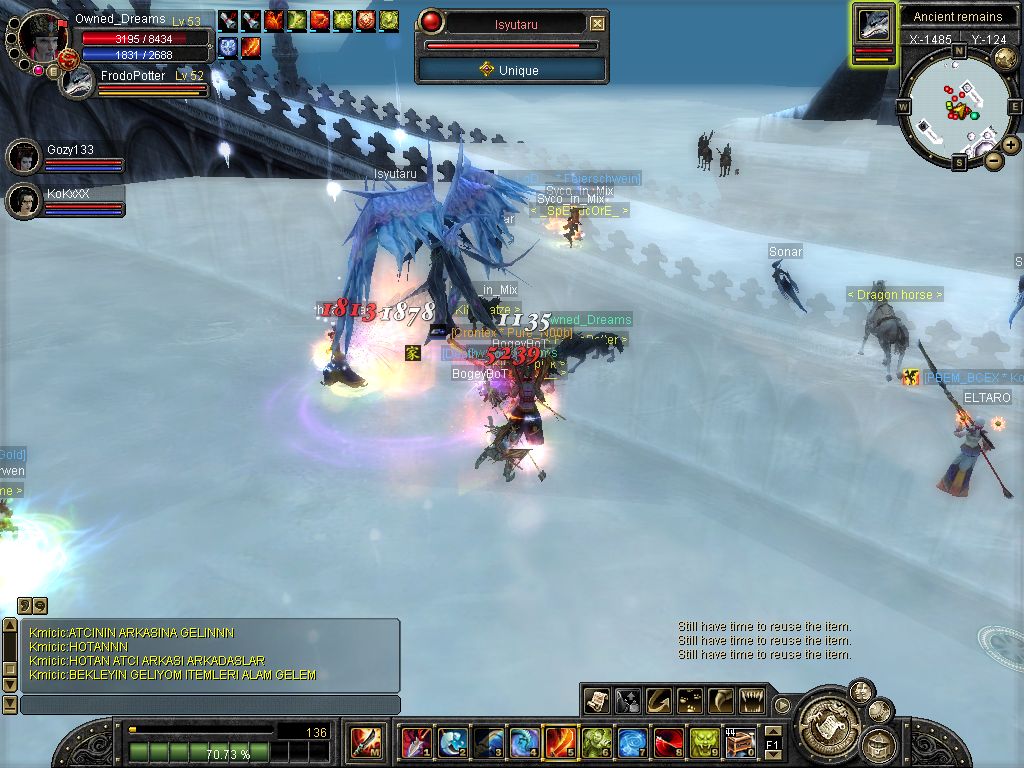Expand the action bar with arrow button
The image size is (1024, 768).
782,704
